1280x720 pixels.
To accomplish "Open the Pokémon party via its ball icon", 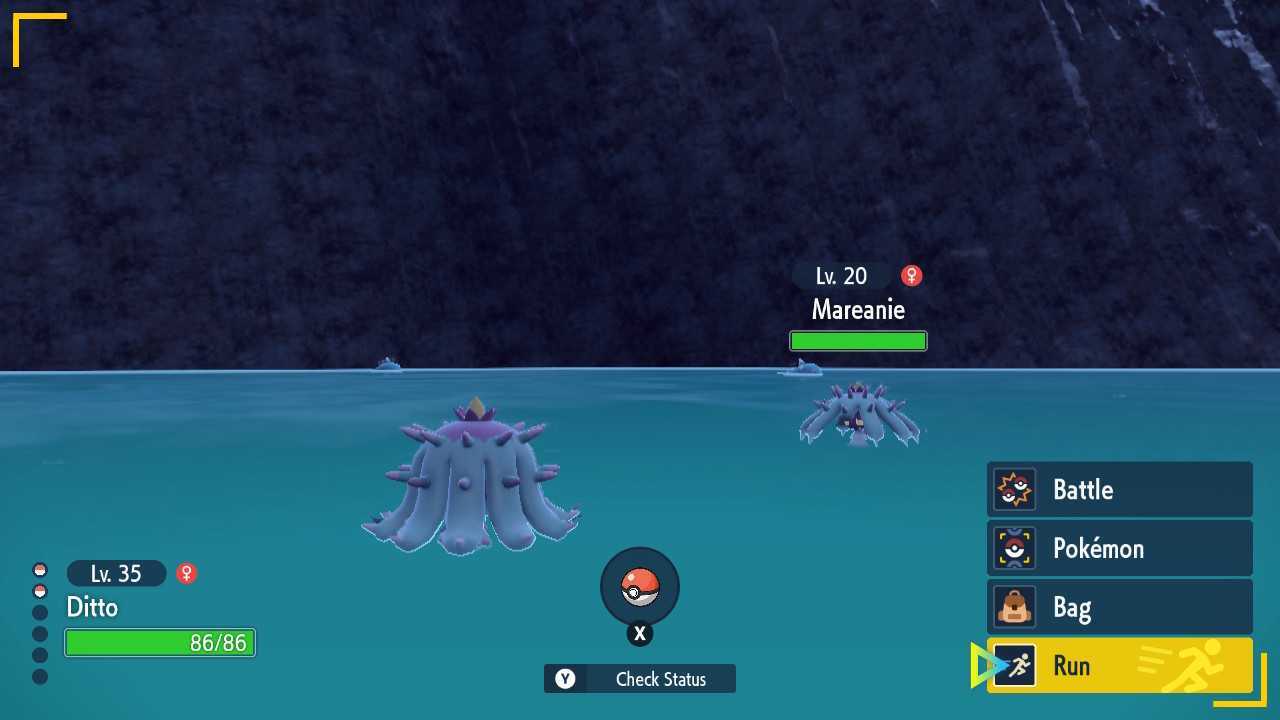I will click(x=1015, y=548).
